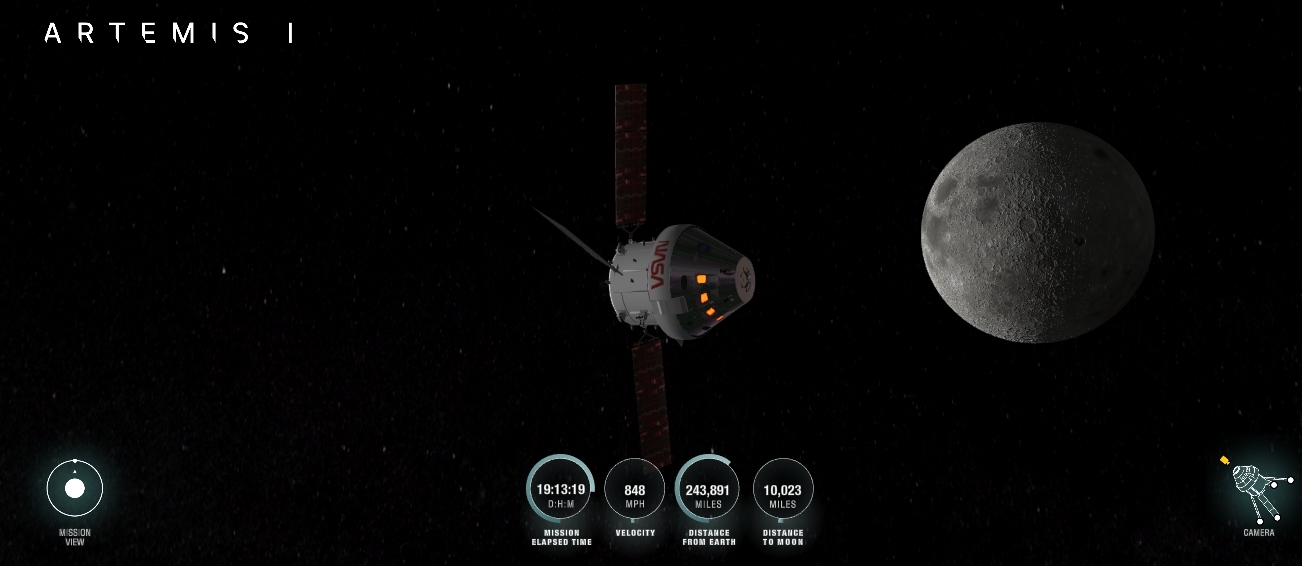Click the ARTEMIS I title logo
Viewport: 1302px width, 566px height.
coord(169,34)
